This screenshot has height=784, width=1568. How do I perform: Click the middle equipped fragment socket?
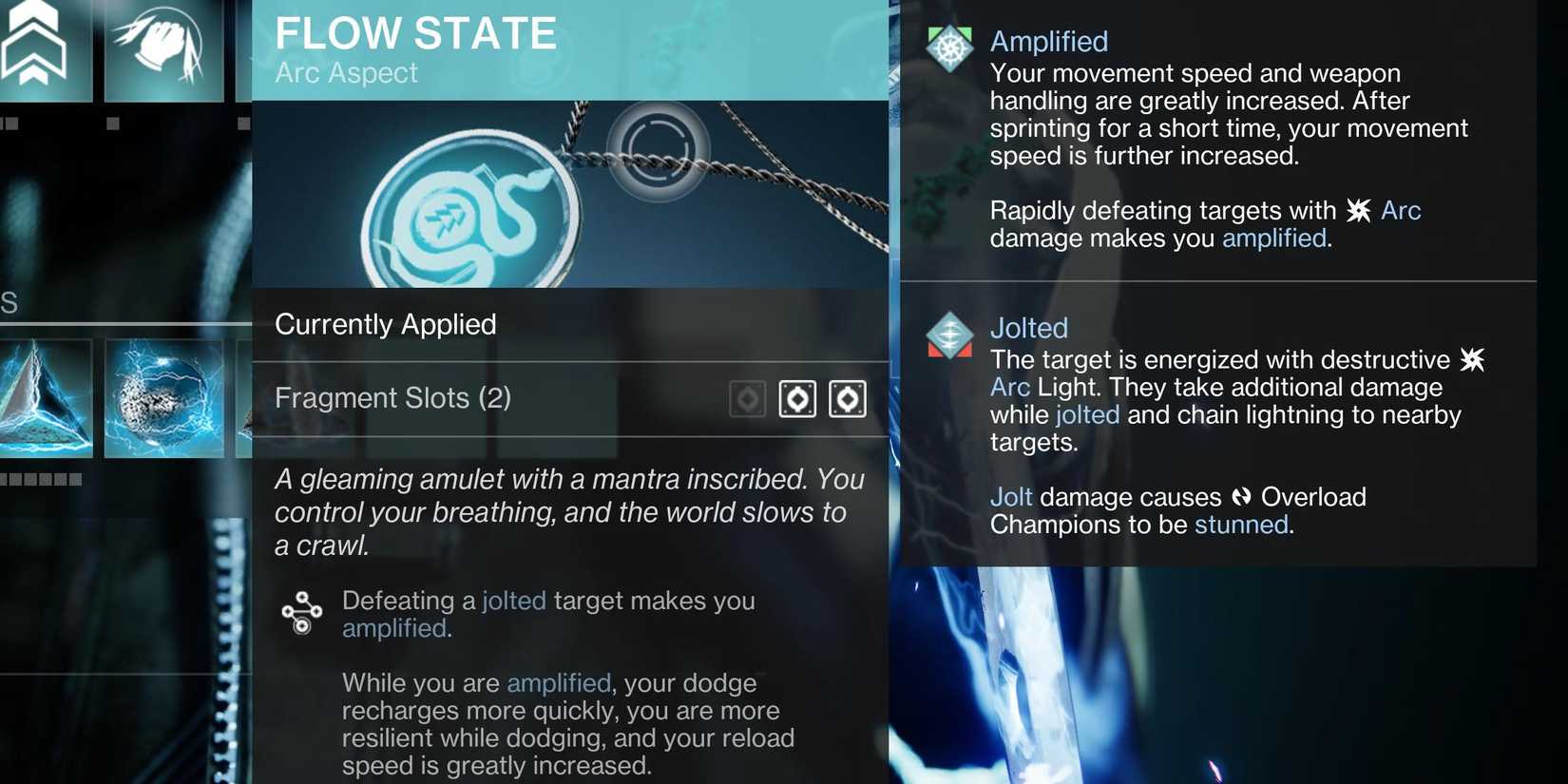pyautogui.click(x=798, y=398)
